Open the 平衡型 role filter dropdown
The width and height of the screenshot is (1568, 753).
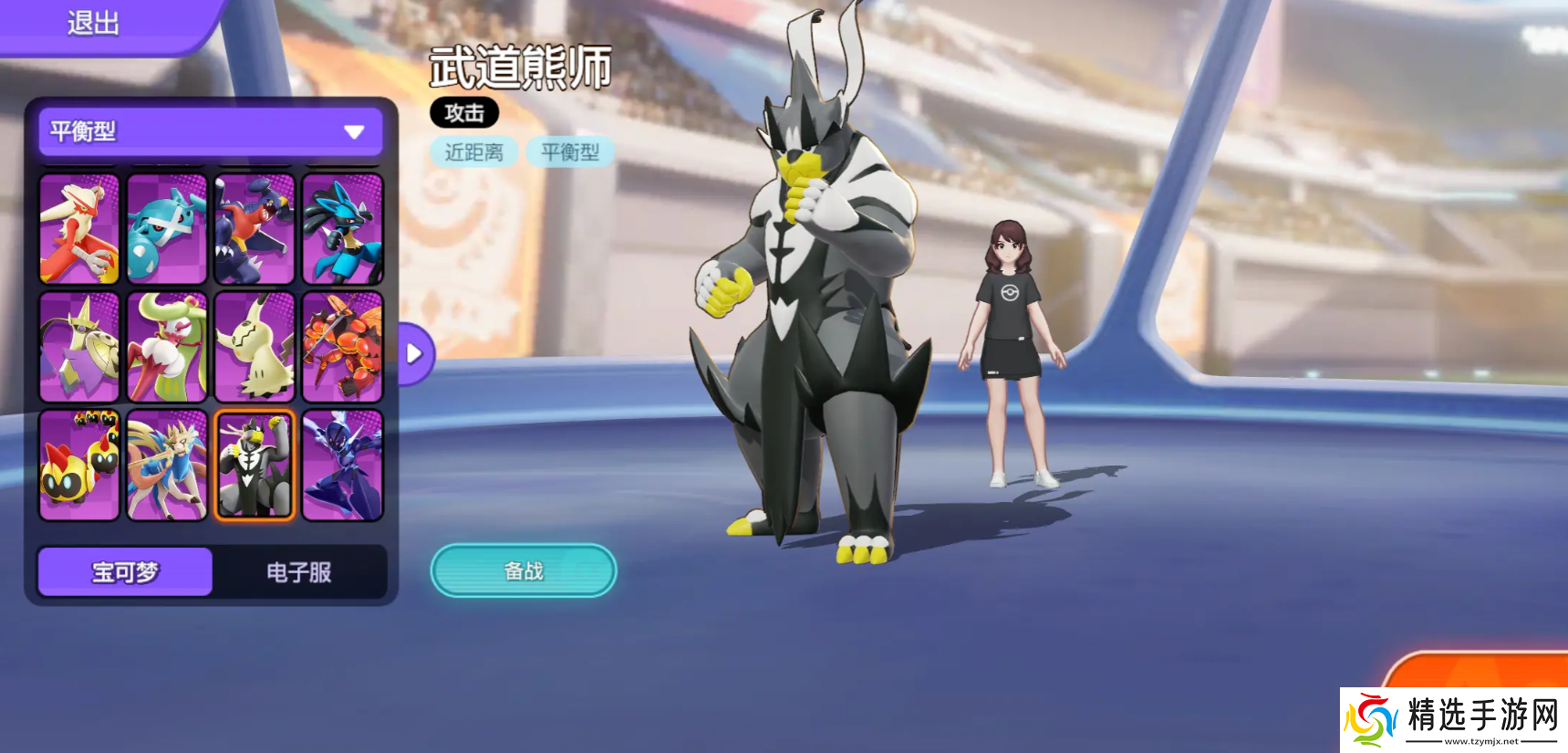(210, 131)
